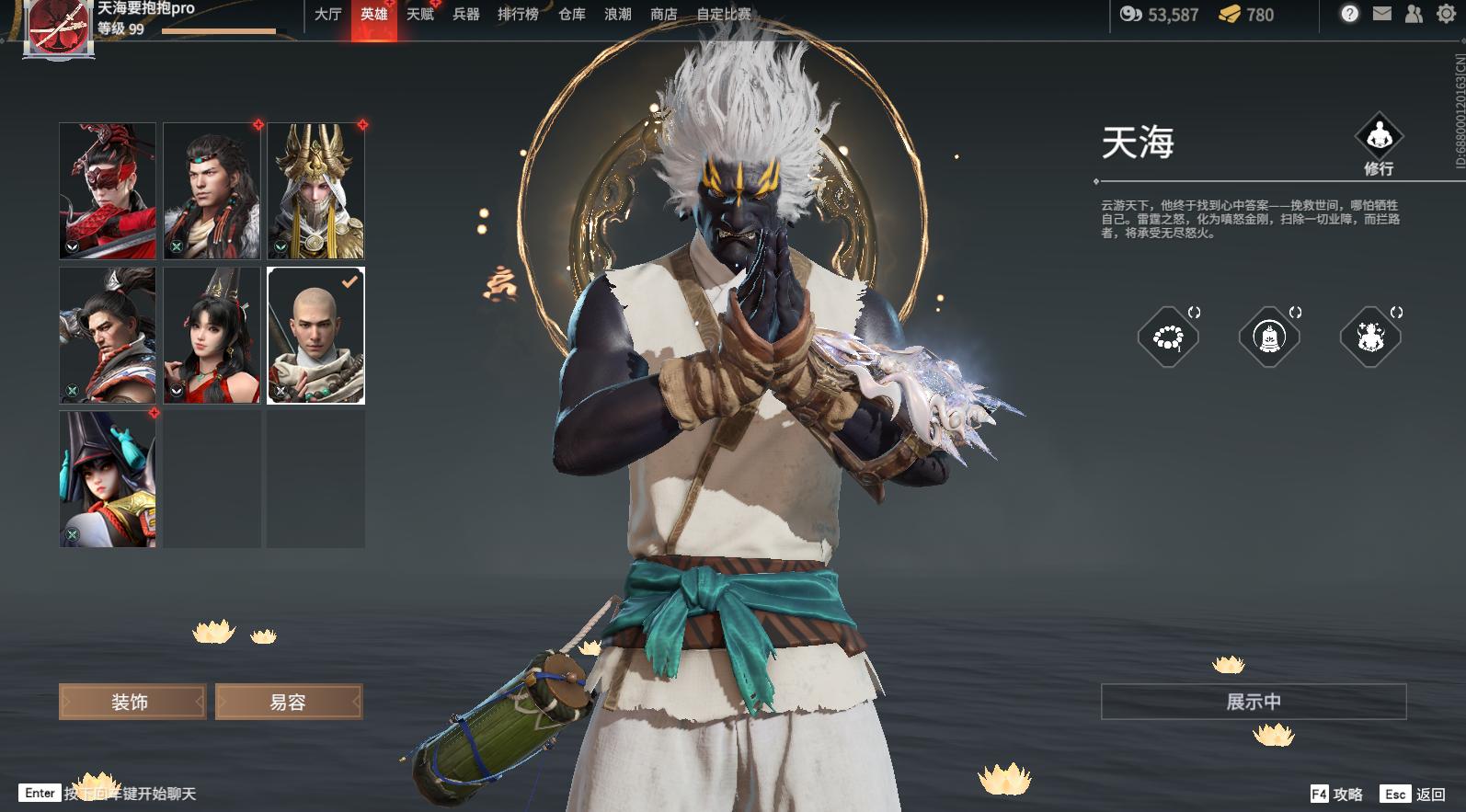Expand the first accessory slot rotation arrows

tap(1193, 313)
